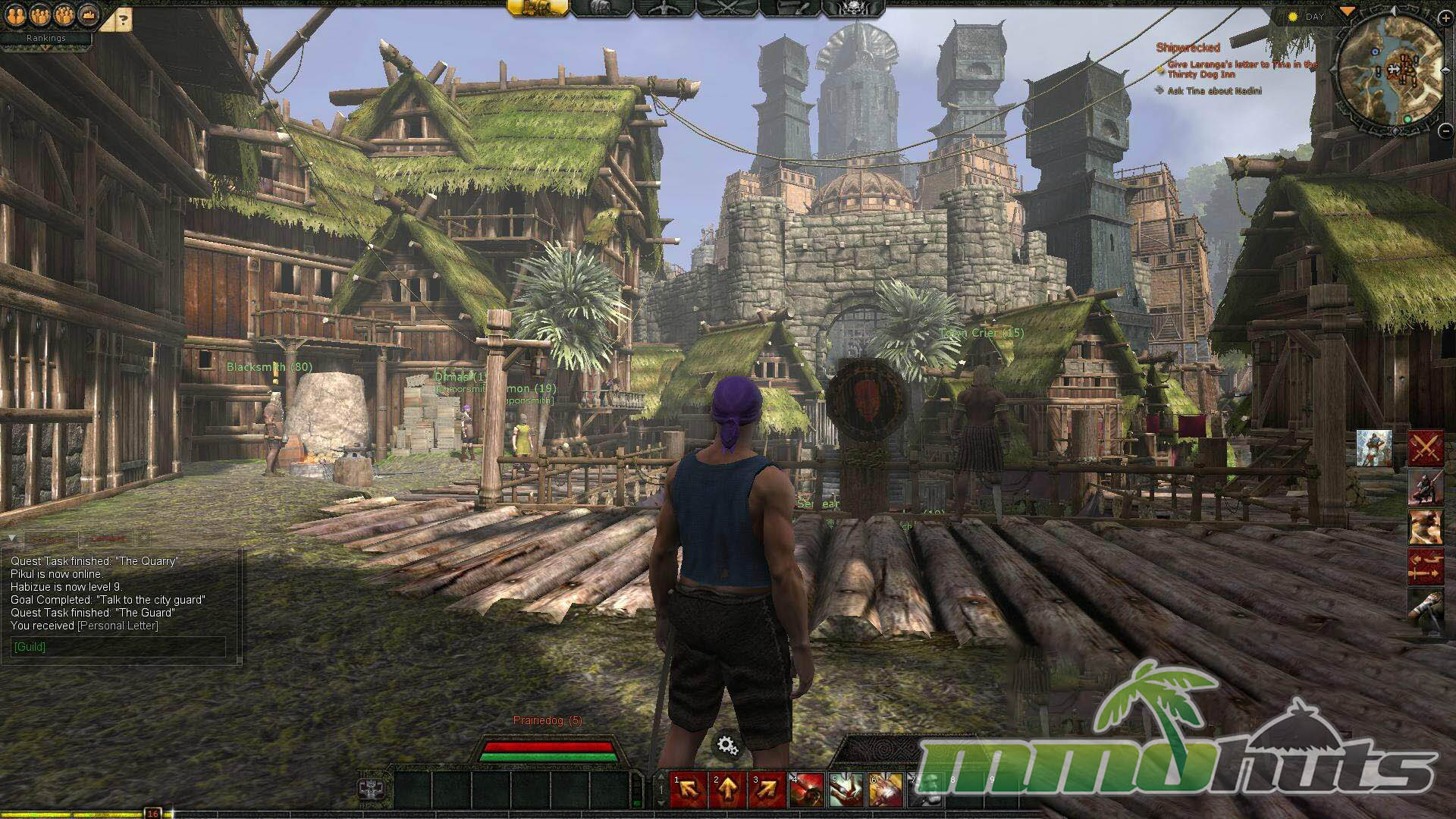The image size is (1456, 819).
Task: Select the Shipwrecked quest title
Action: click(x=1188, y=48)
